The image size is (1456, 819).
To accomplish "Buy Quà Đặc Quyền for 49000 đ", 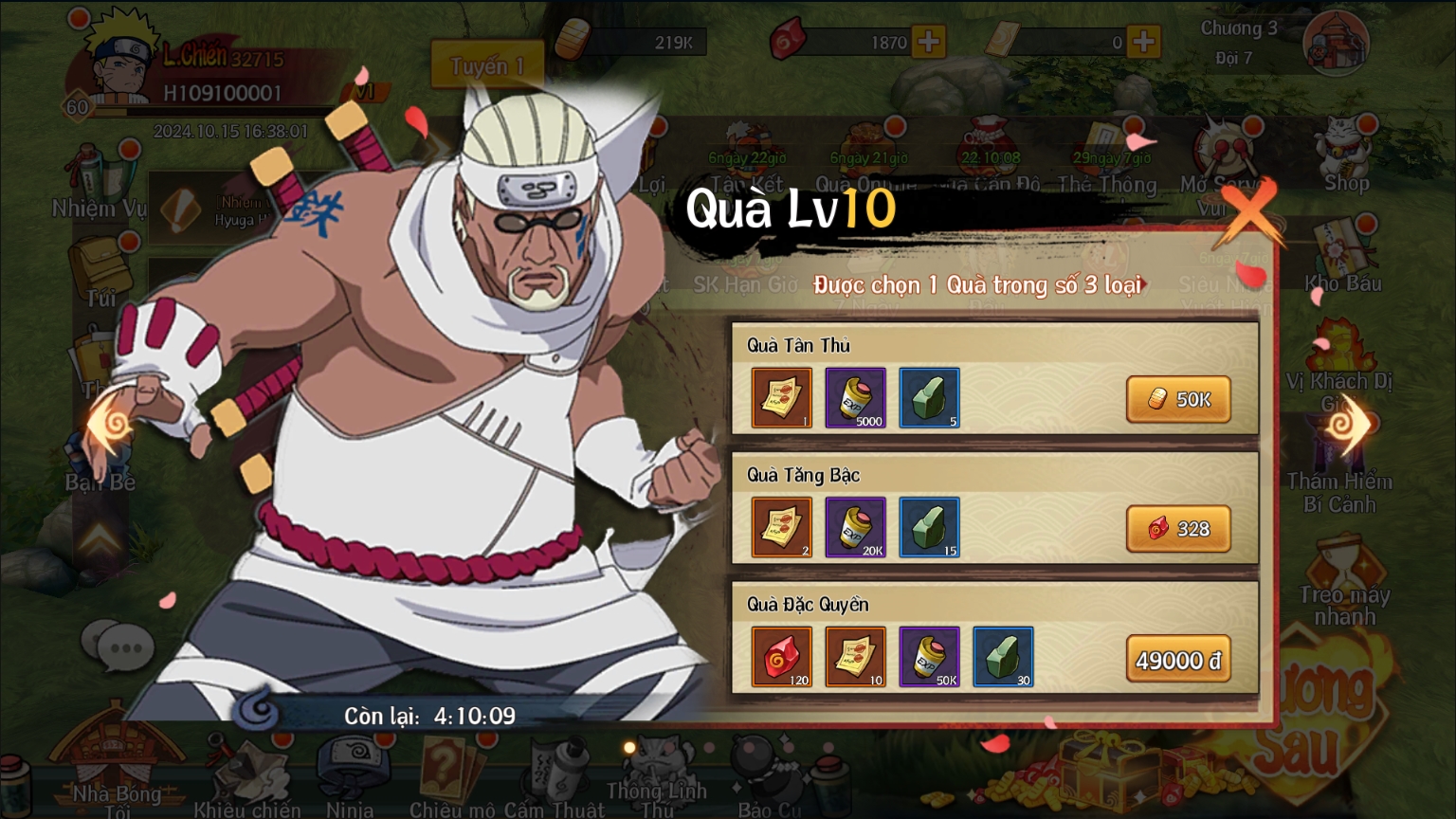I will [x=1178, y=659].
